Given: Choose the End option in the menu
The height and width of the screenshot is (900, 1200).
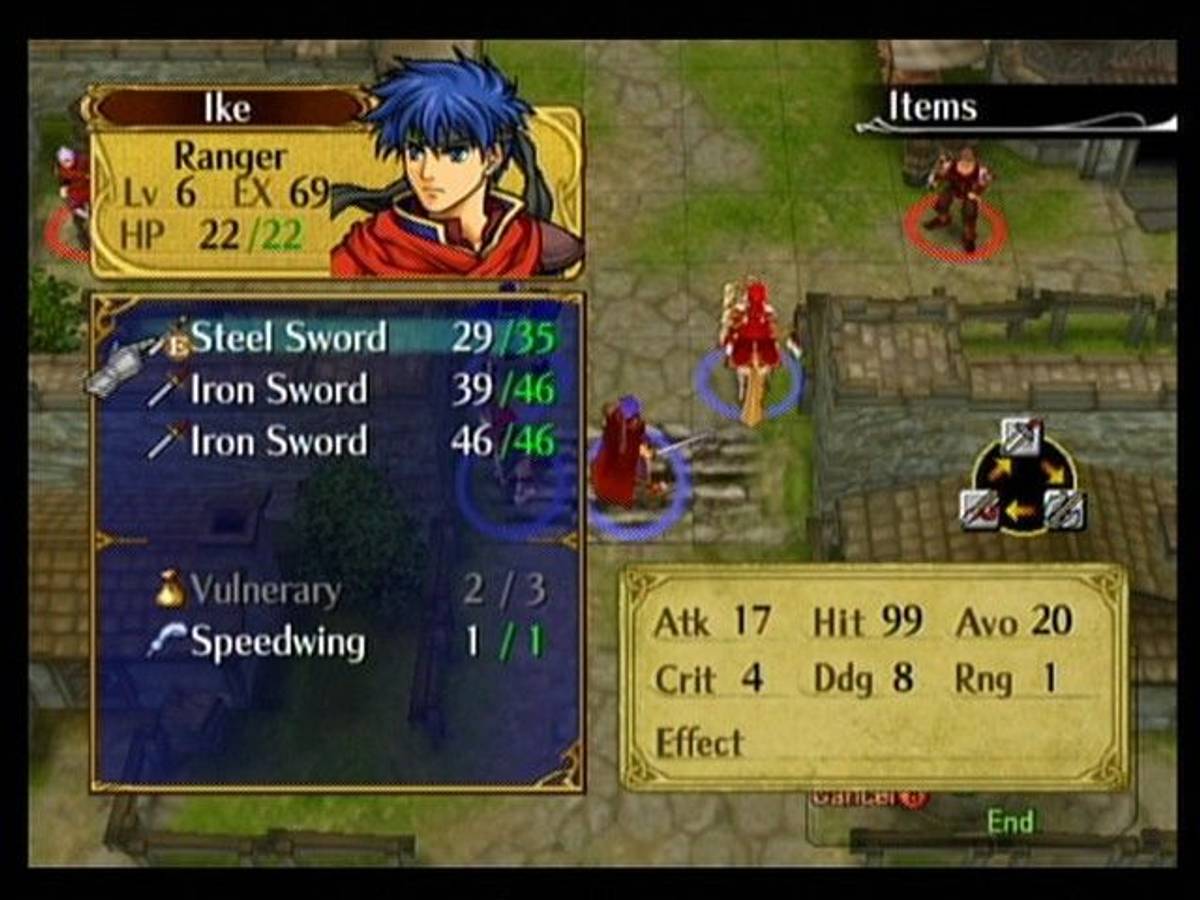Looking at the screenshot, I should 1009,822.
